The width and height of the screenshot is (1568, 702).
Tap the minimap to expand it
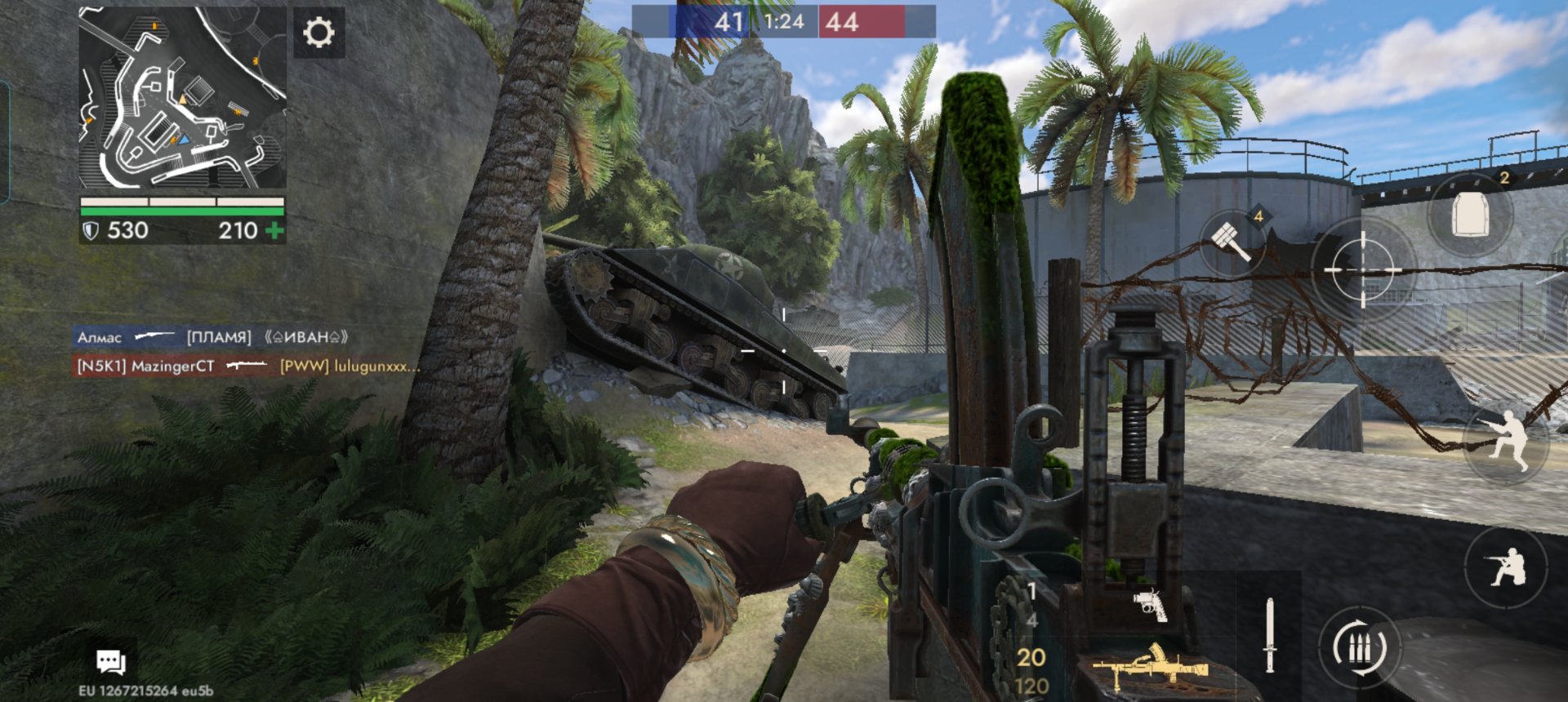click(x=182, y=98)
